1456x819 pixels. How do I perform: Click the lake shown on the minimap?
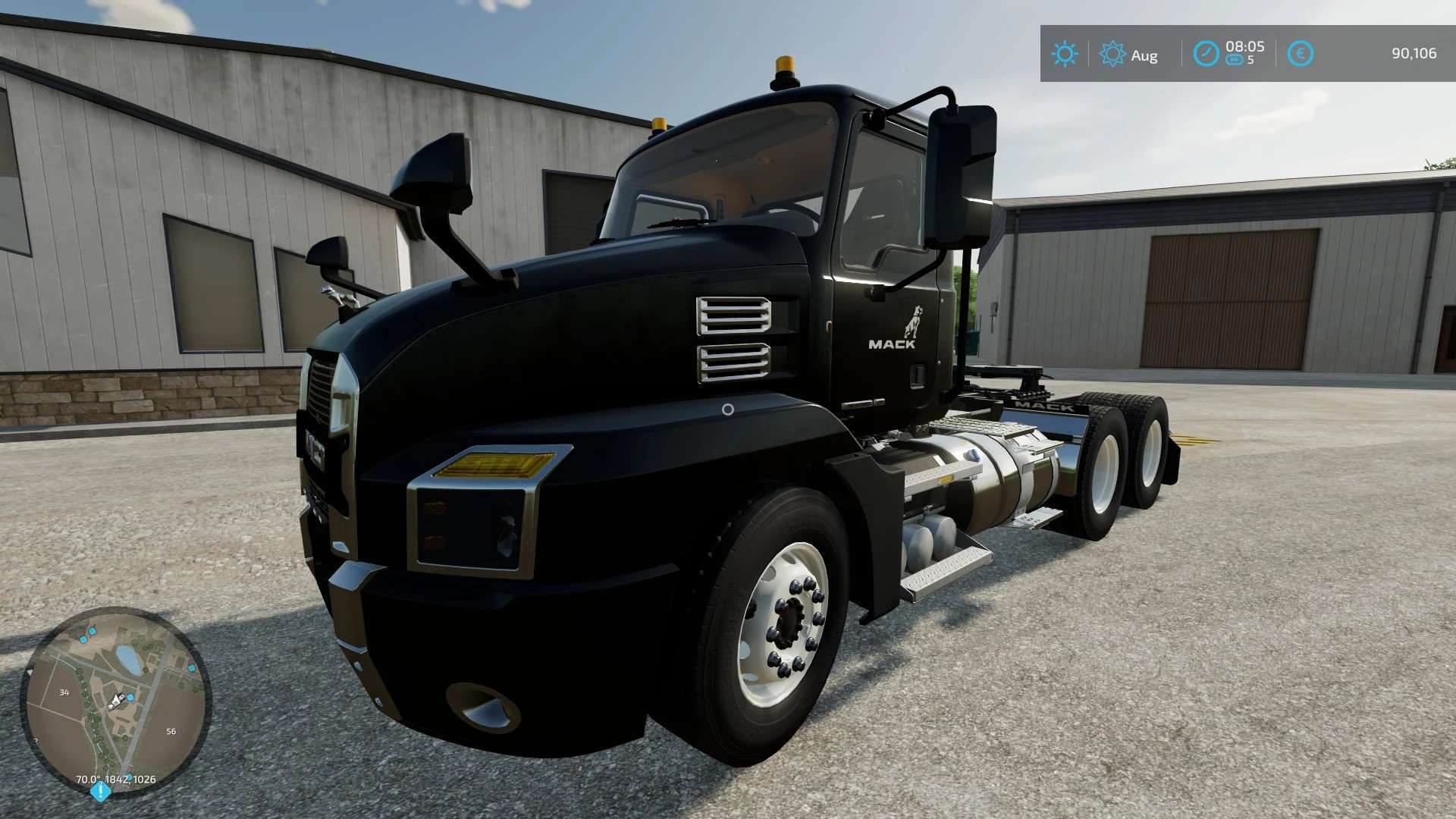(x=127, y=660)
